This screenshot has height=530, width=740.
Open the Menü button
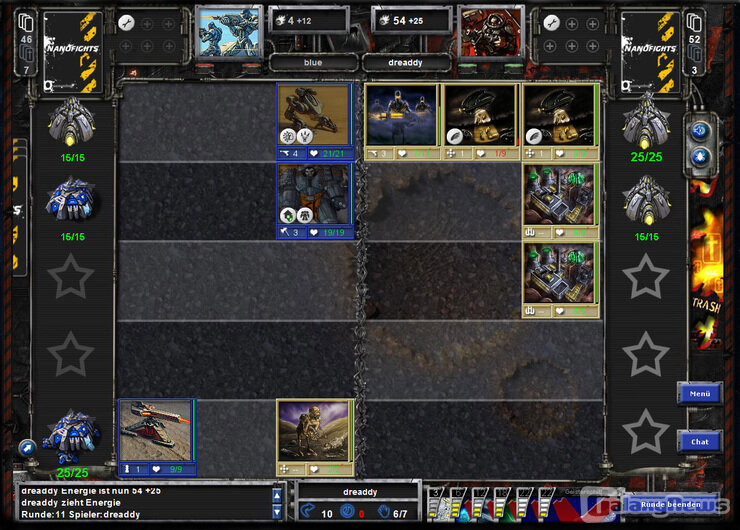tap(699, 394)
